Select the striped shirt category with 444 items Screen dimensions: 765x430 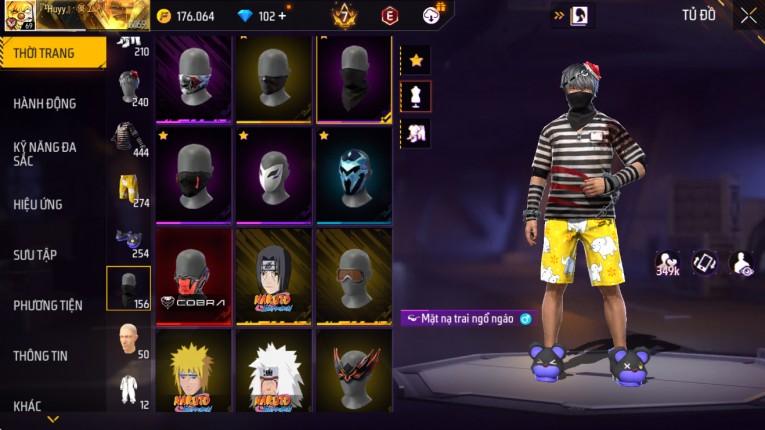point(129,138)
